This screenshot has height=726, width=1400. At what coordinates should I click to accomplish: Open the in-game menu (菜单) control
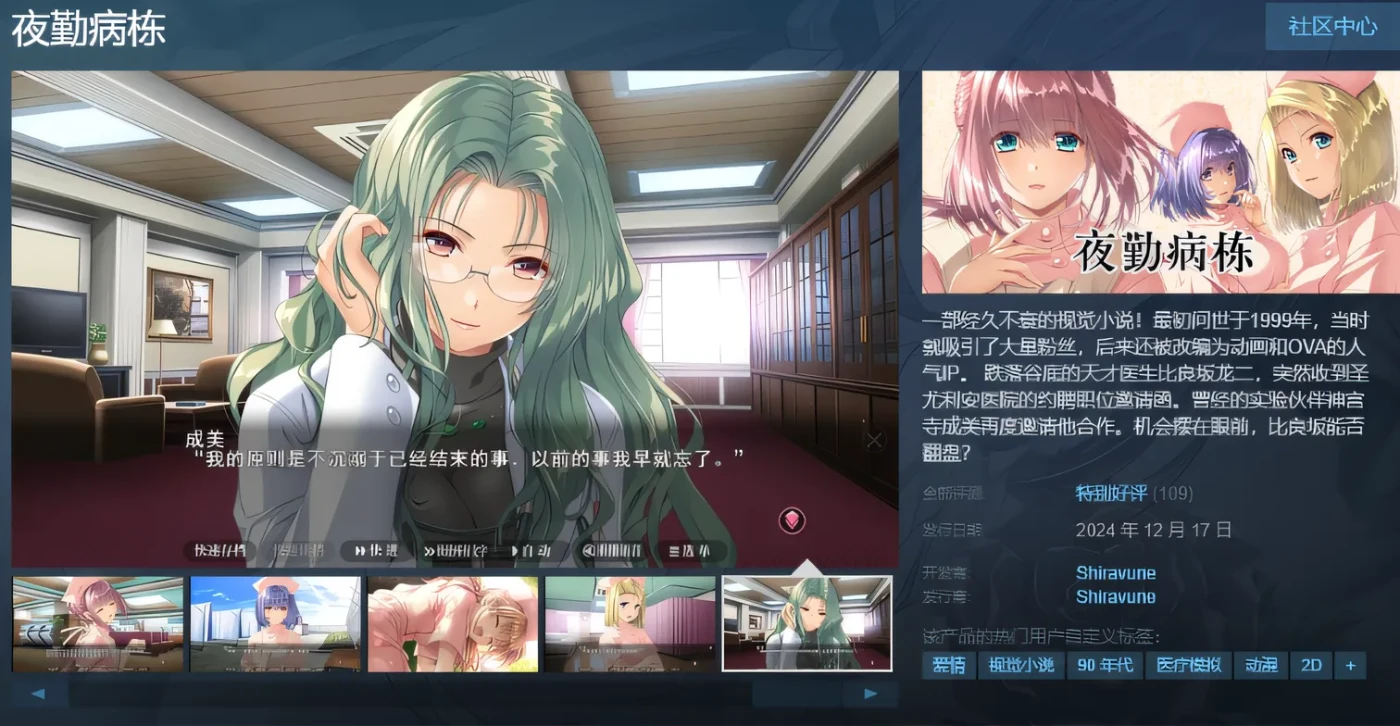[x=688, y=550]
